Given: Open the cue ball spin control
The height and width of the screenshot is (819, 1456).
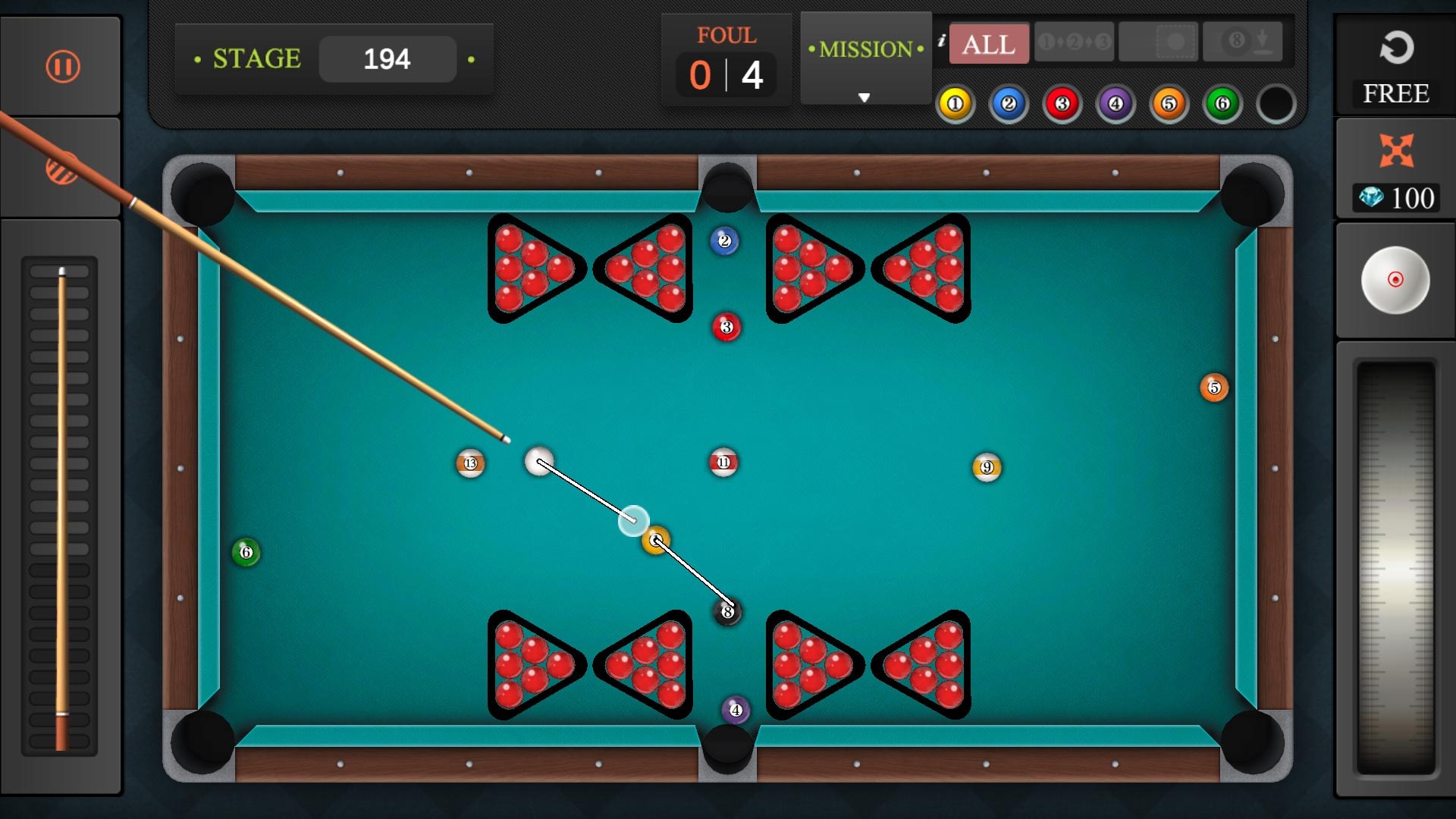Looking at the screenshot, I should click(1396, 280).
